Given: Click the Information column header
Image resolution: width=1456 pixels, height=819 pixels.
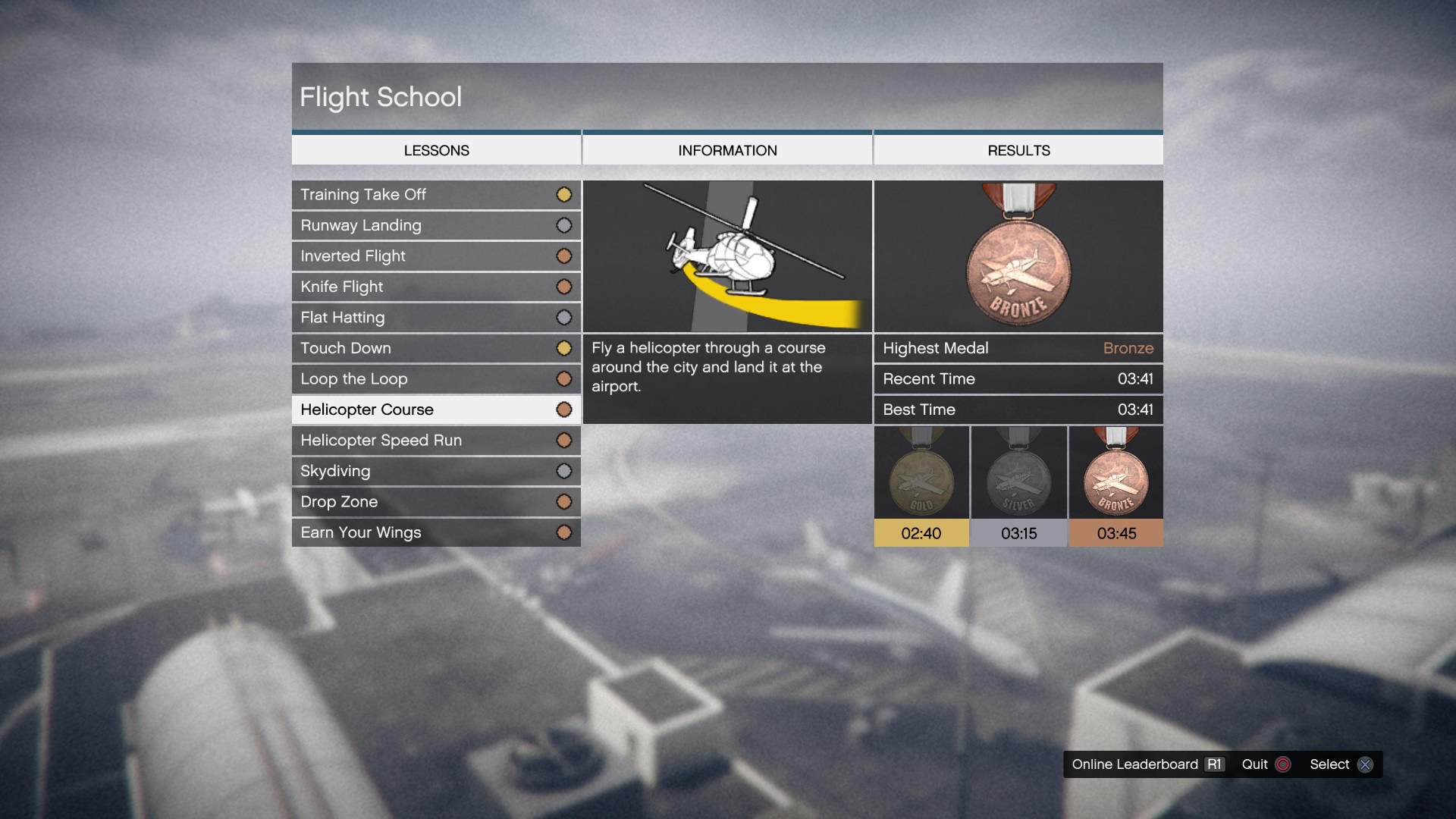Looking at the screenshot, I should (x=727, y=150).
